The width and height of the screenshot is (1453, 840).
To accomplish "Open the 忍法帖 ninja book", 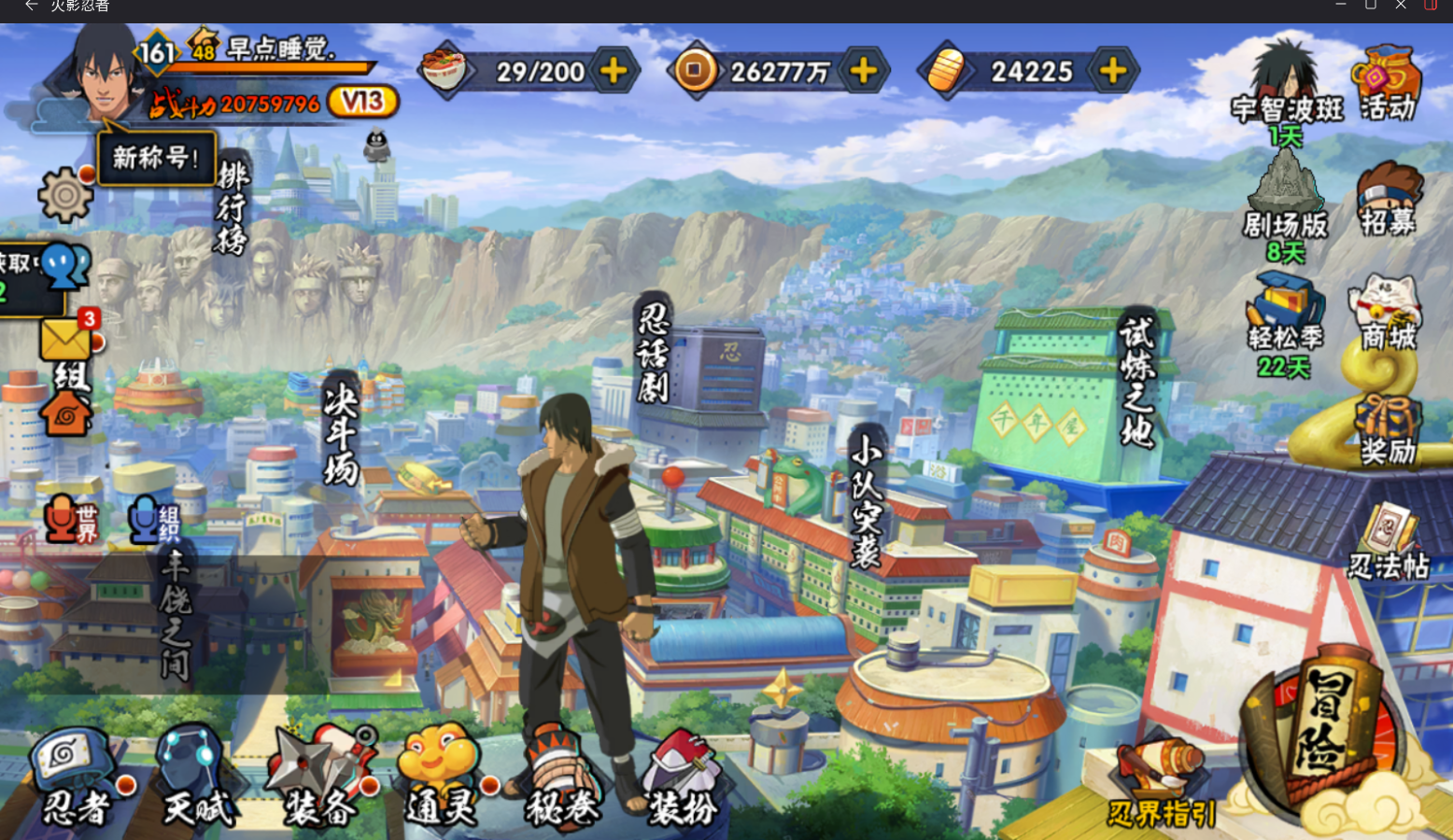I will (1389, 541).
